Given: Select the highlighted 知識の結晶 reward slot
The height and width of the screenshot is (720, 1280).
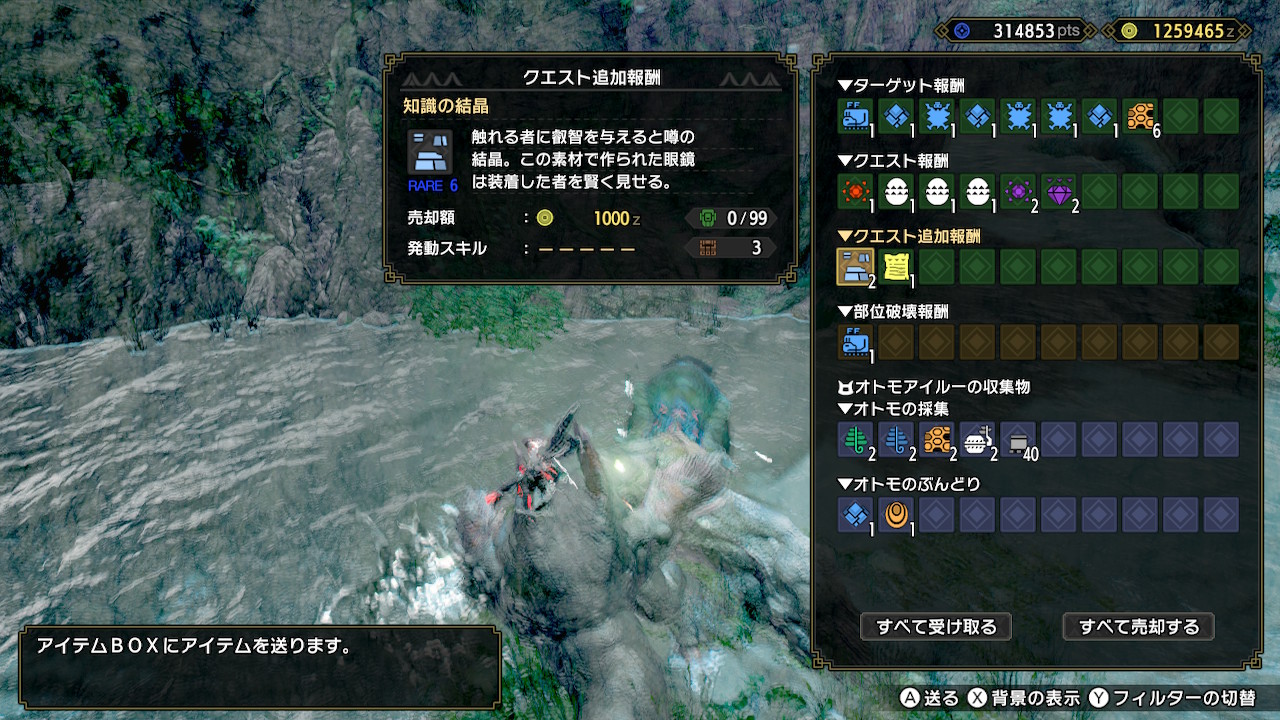Looking at the screenshot, I should 855,266.
